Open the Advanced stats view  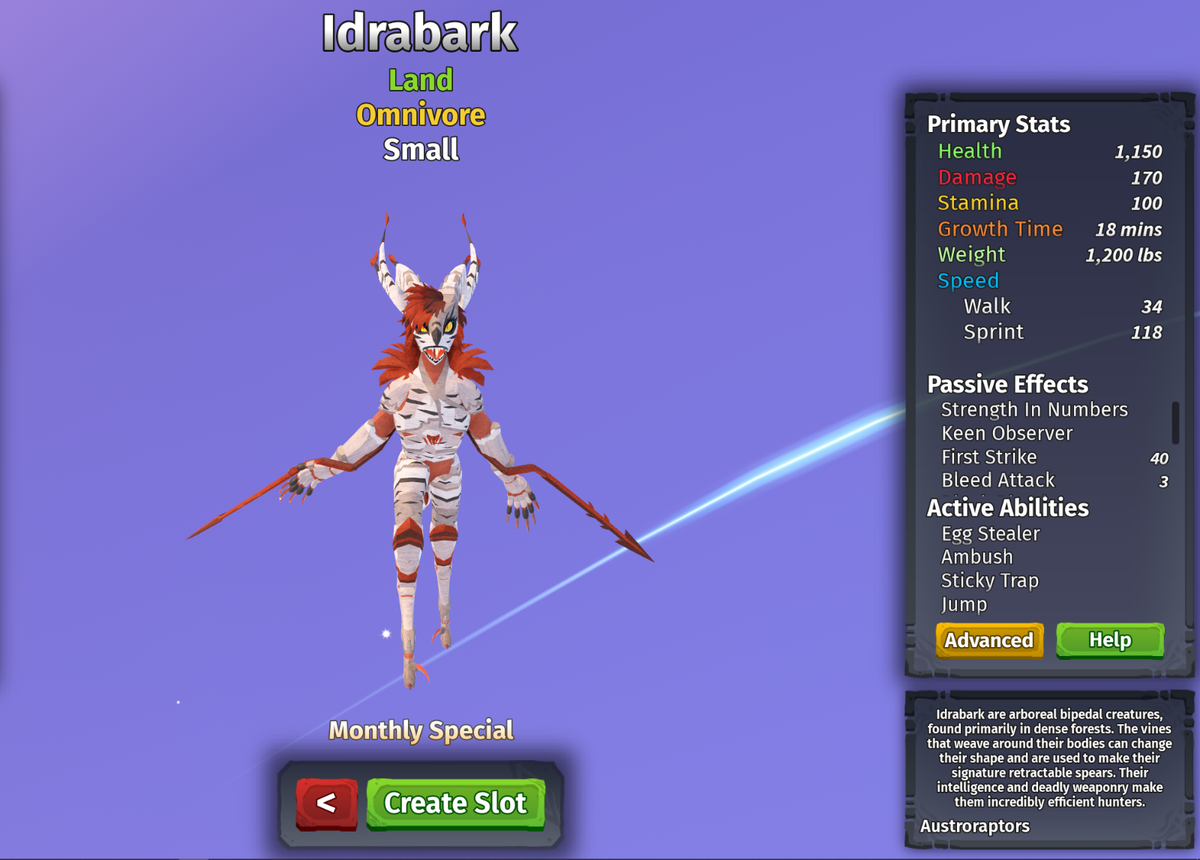989,640
